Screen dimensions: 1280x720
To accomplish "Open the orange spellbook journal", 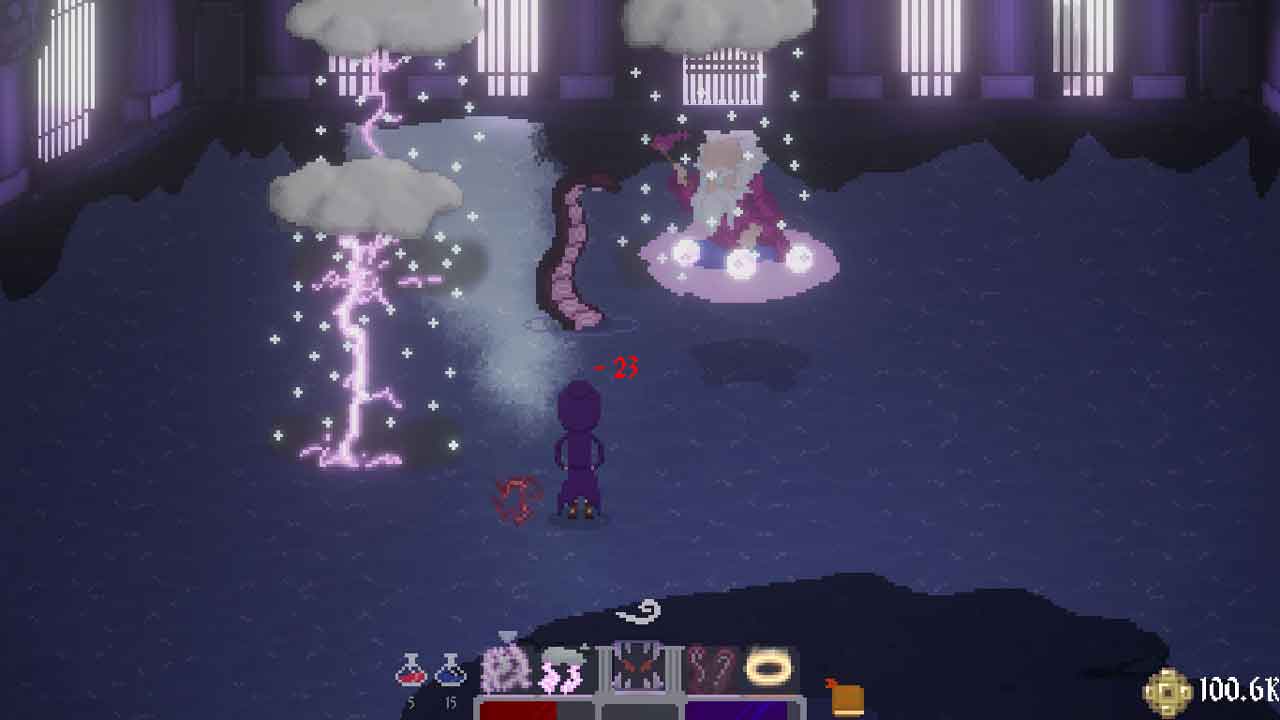I will (844, 696).
